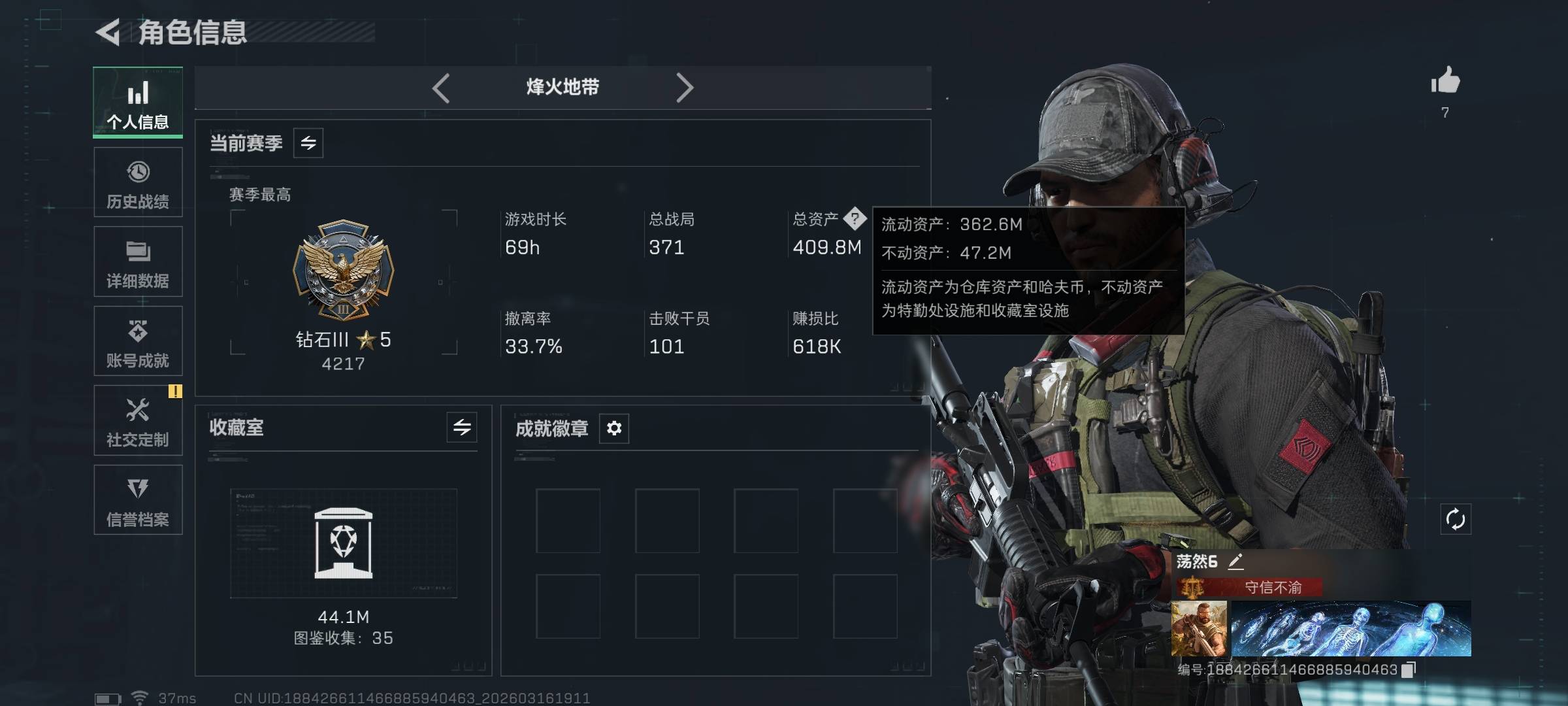Screen dimensions: 1568x706
Task: Select the player avatar portrait
Action: (x=1199, y=629)
